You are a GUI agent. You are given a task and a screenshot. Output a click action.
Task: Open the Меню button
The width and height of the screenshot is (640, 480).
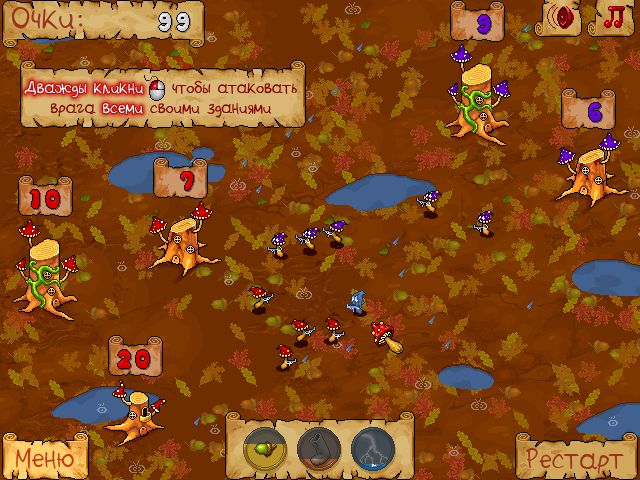click(43, 458)
